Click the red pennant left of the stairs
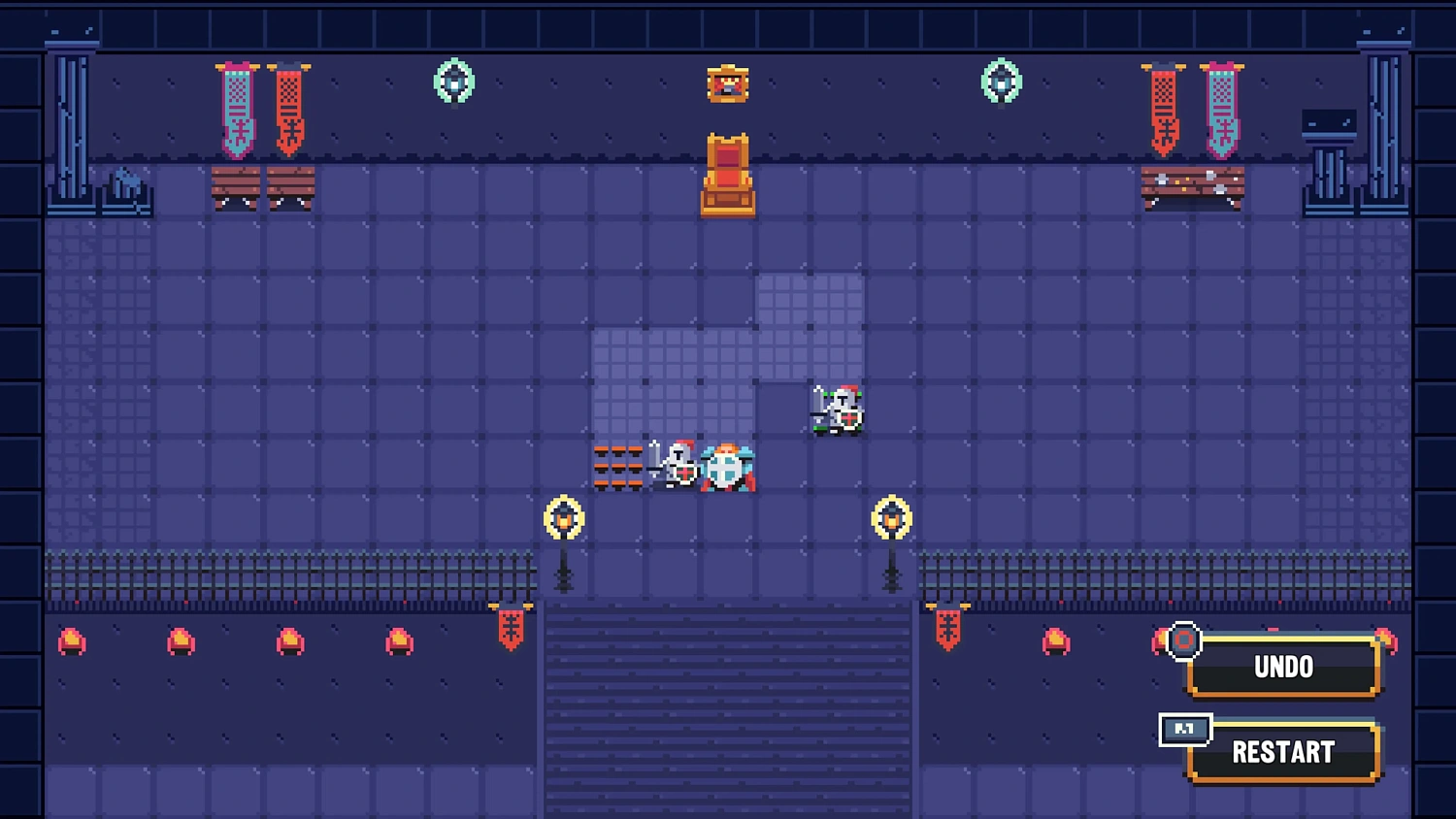1456x819 pixels. 512,631
